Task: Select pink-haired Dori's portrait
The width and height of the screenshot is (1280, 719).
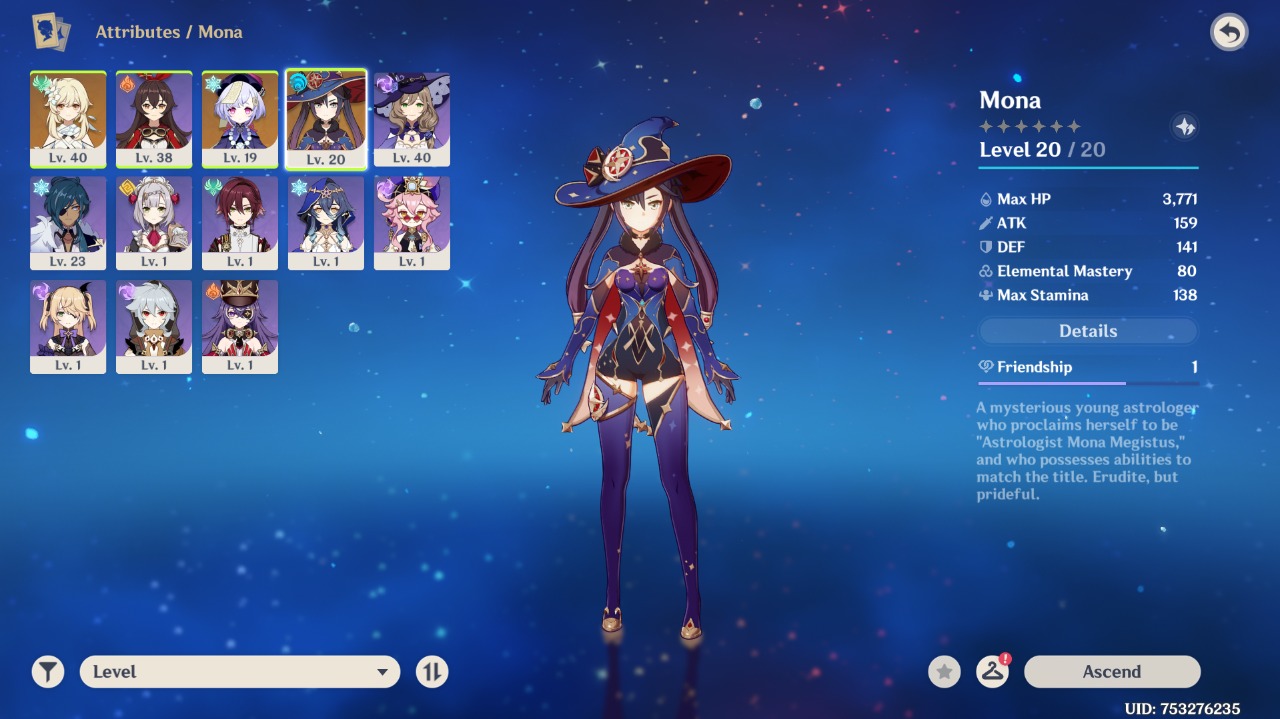Action: tap(412, 223)
